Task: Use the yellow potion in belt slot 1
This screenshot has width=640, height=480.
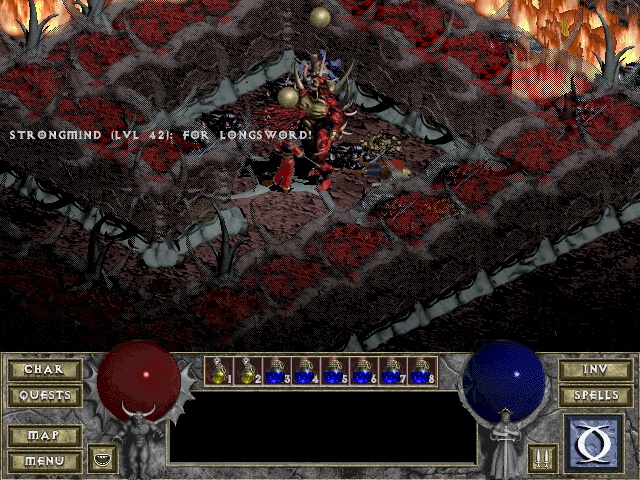Action: pyautogui.click(x=219, y=371)
